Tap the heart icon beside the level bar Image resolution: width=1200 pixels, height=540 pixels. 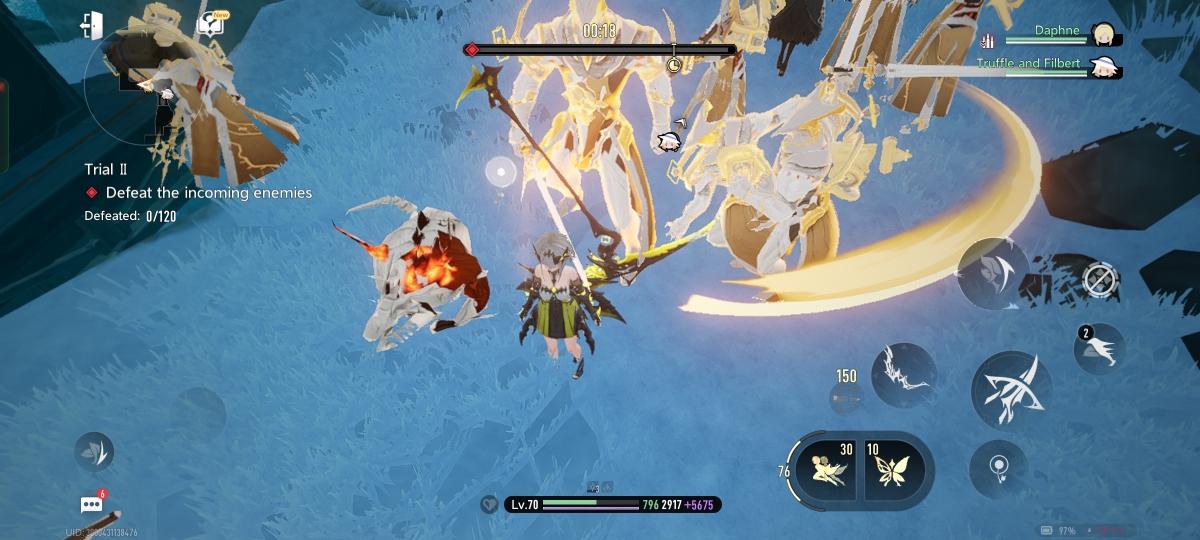[488, 505]
